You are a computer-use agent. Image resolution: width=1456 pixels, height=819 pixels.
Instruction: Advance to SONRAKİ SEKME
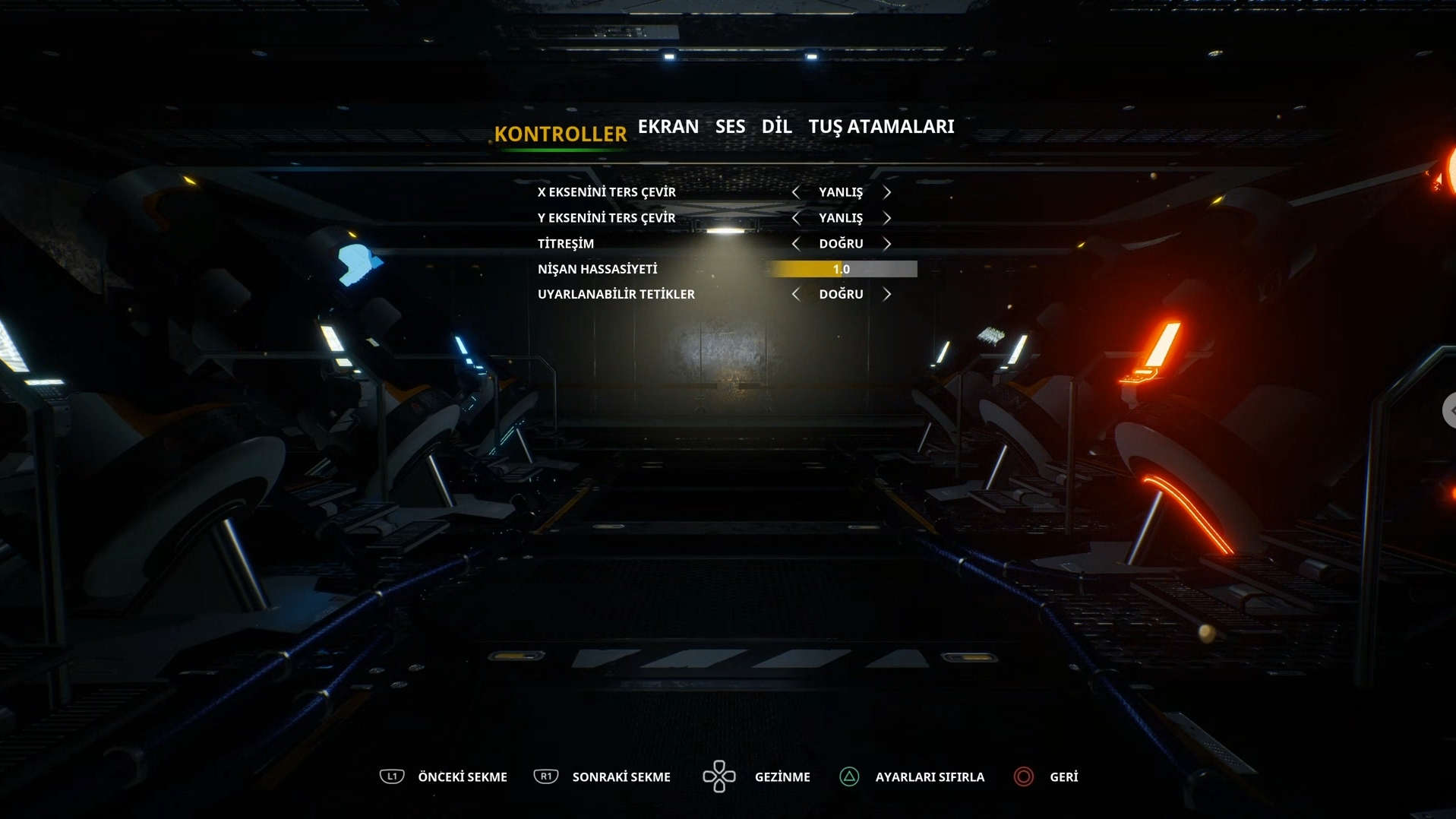(602, 776)
